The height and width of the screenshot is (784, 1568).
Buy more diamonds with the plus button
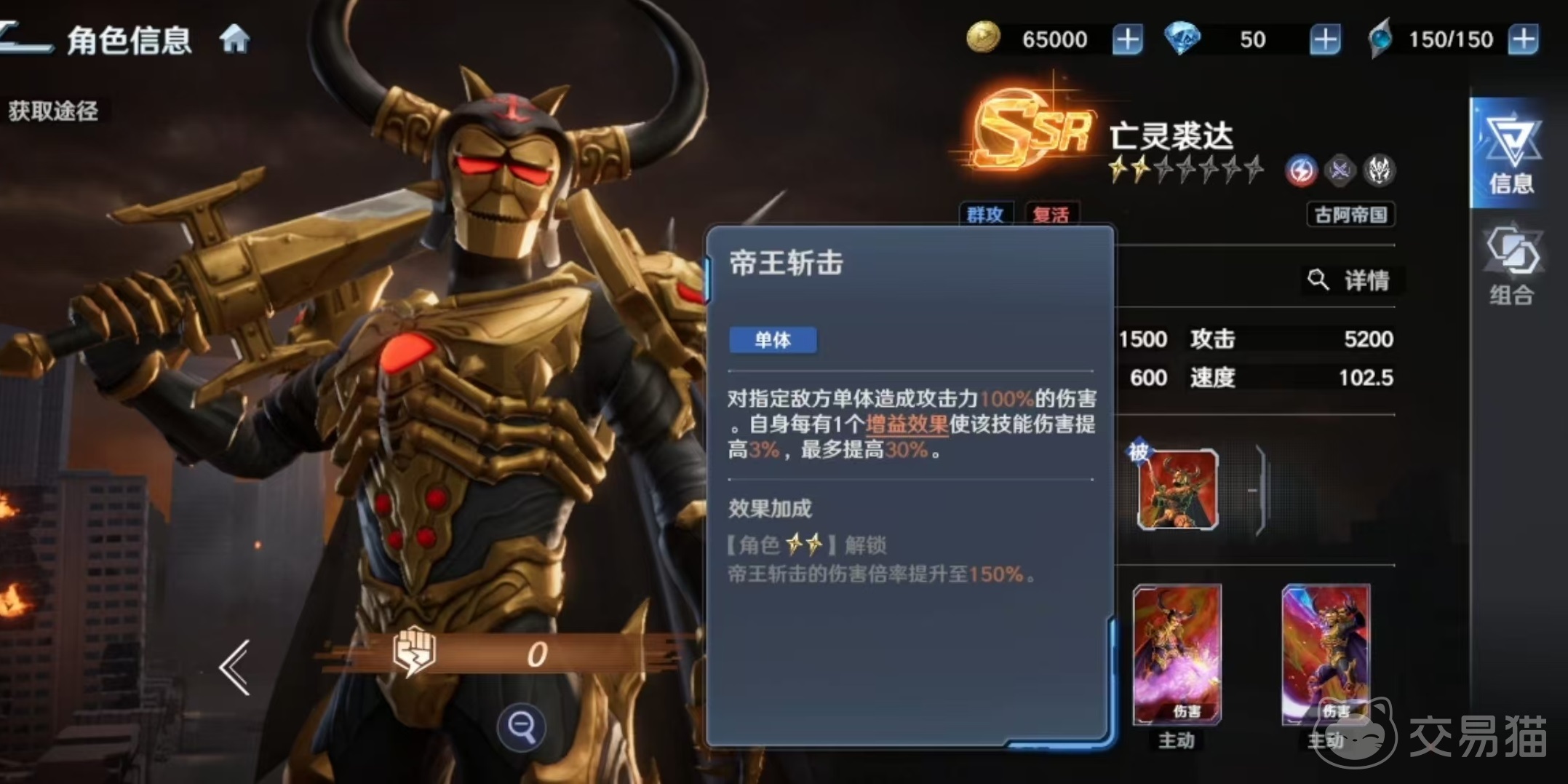pos(1325,39)
